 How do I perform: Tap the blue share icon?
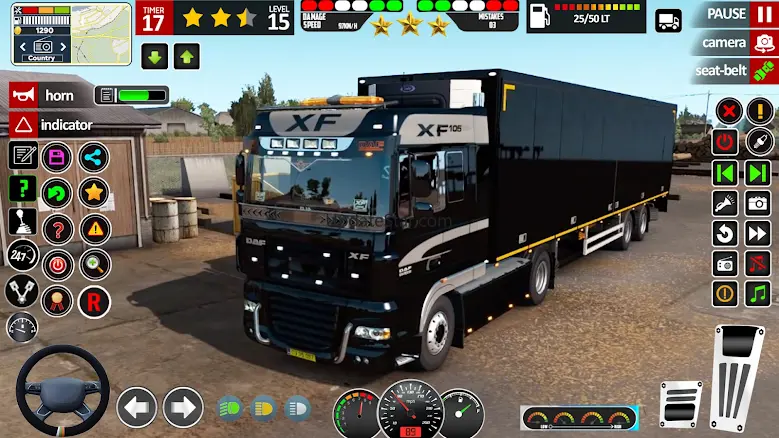pyautogui.click(x=93, y=157)
